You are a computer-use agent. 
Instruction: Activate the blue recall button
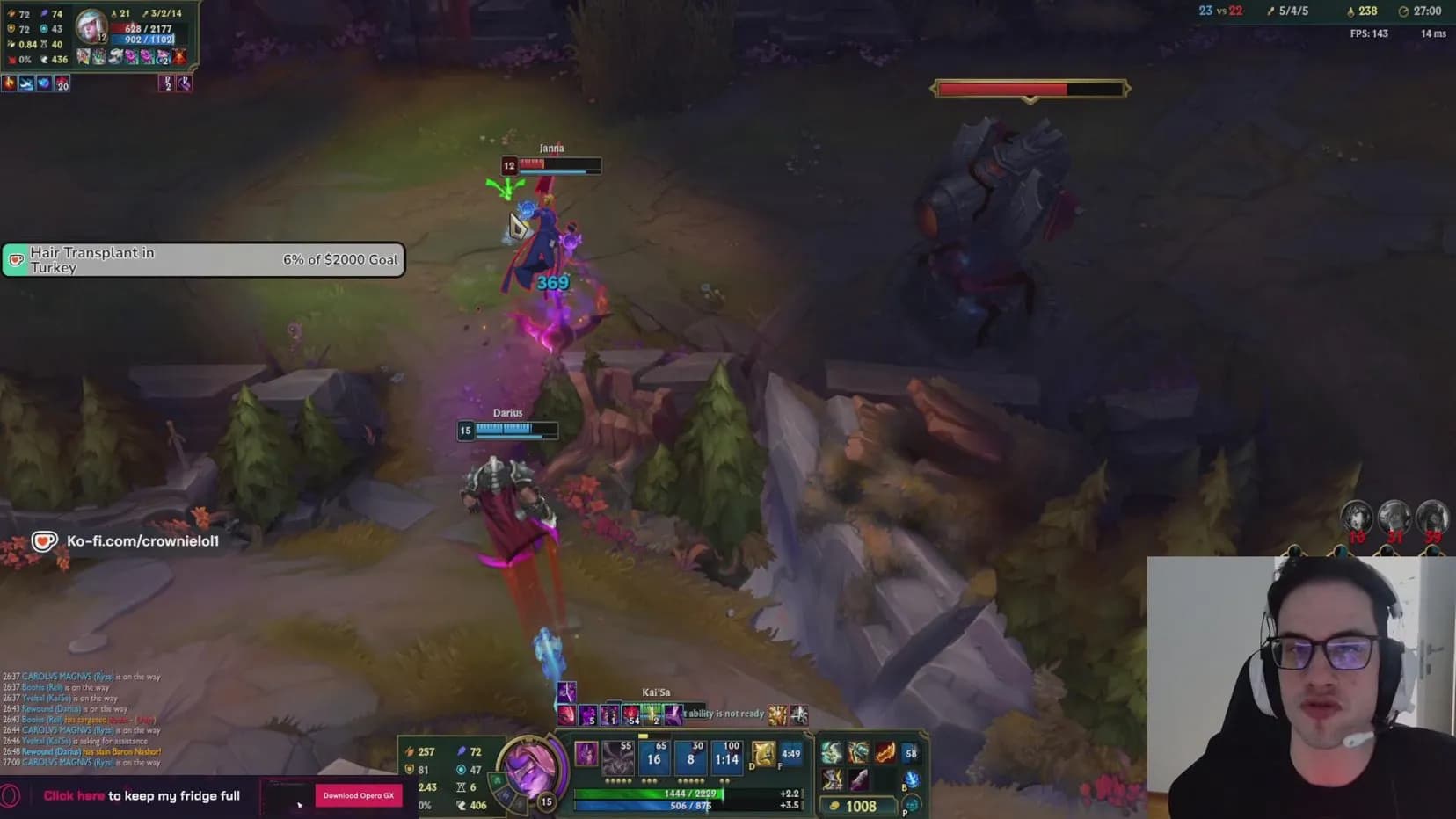click(x=912, y=779)
